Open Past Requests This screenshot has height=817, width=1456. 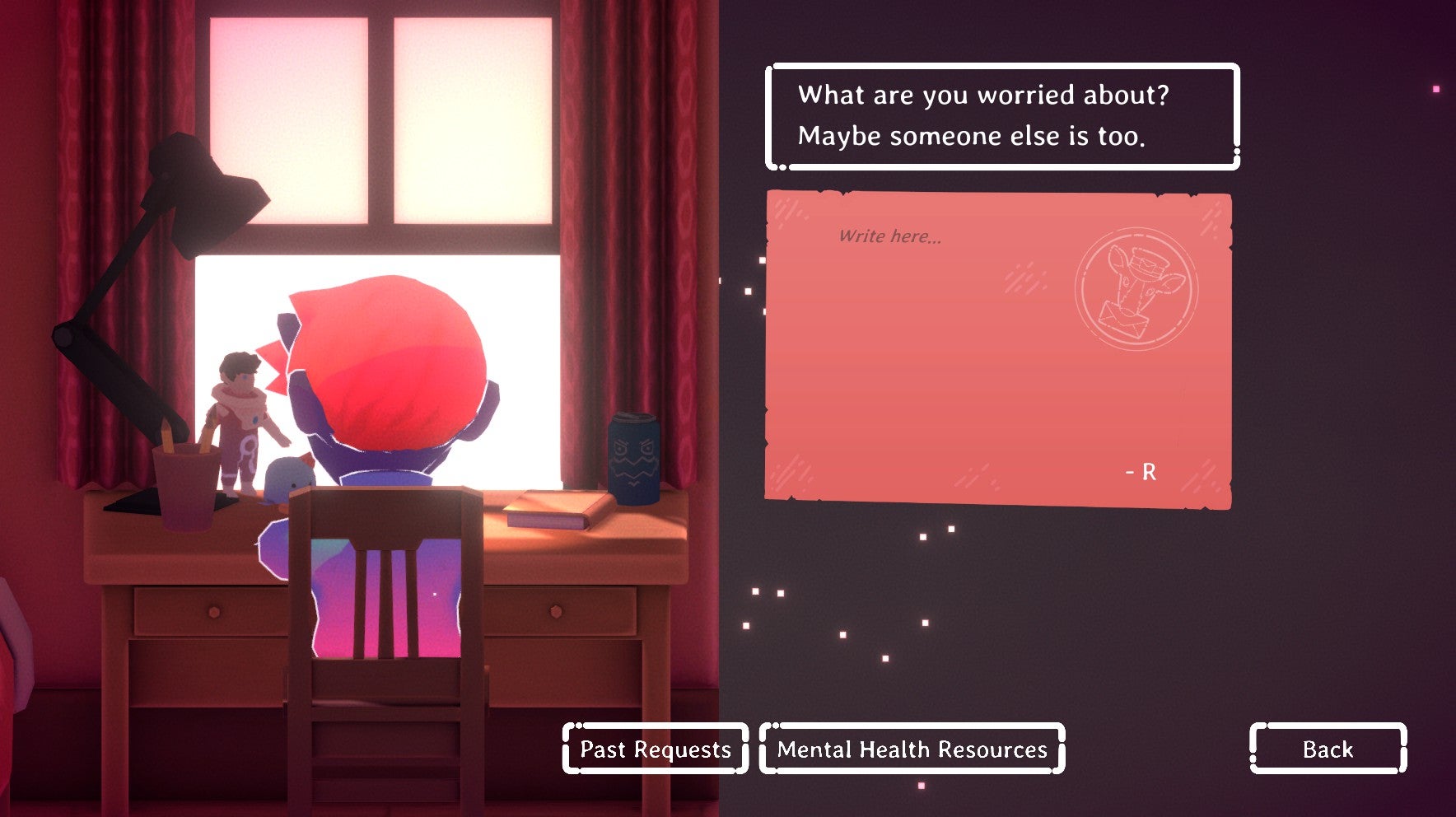point(656,749)
